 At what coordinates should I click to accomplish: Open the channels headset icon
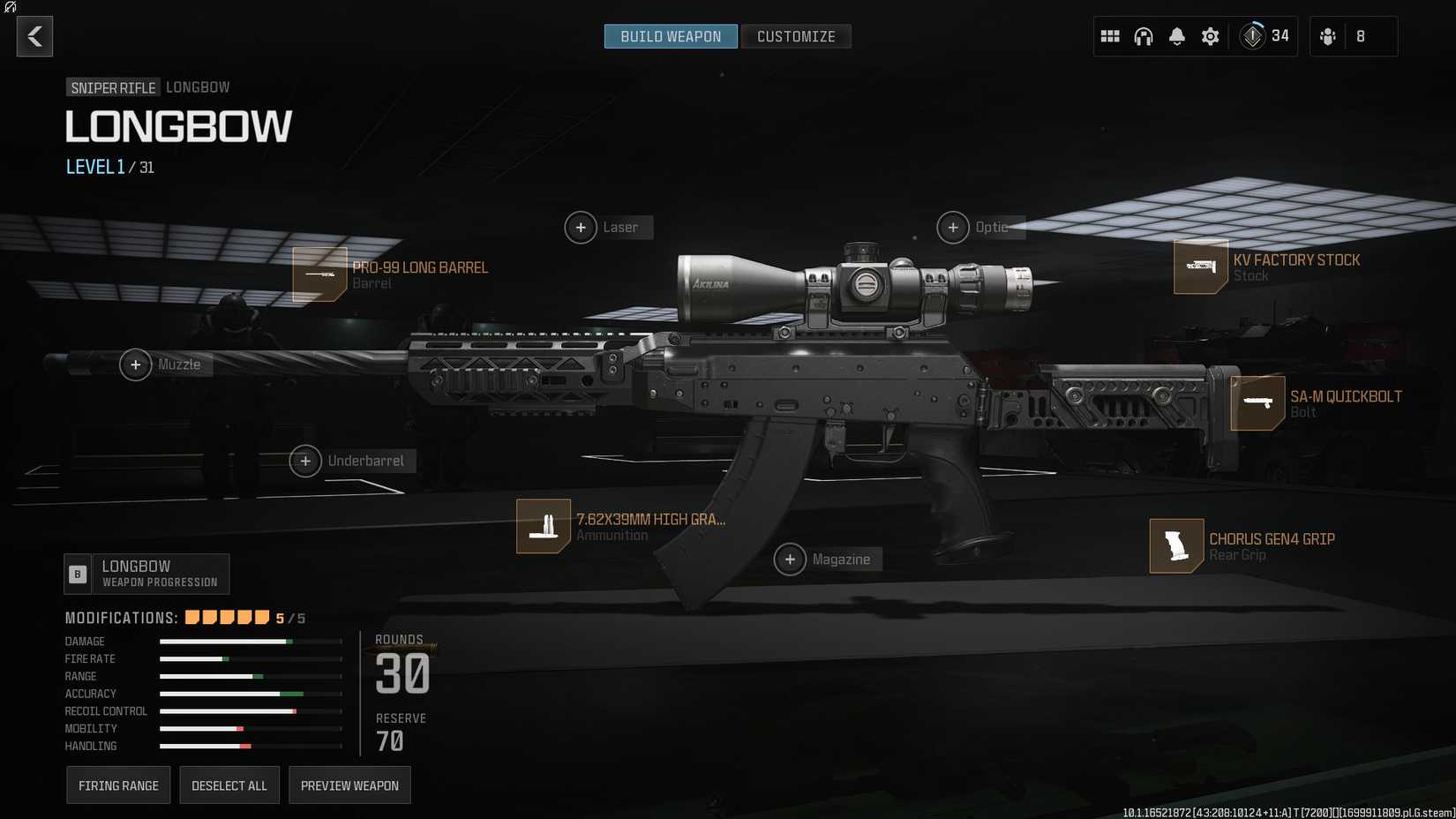pyautogui.click(x=1143, y=36)
